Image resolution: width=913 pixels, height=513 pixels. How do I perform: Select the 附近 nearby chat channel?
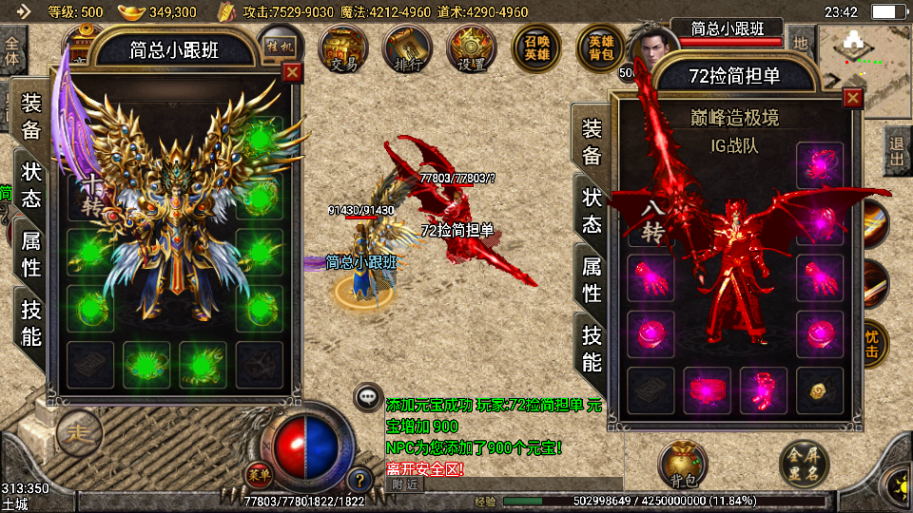[404, 484]
